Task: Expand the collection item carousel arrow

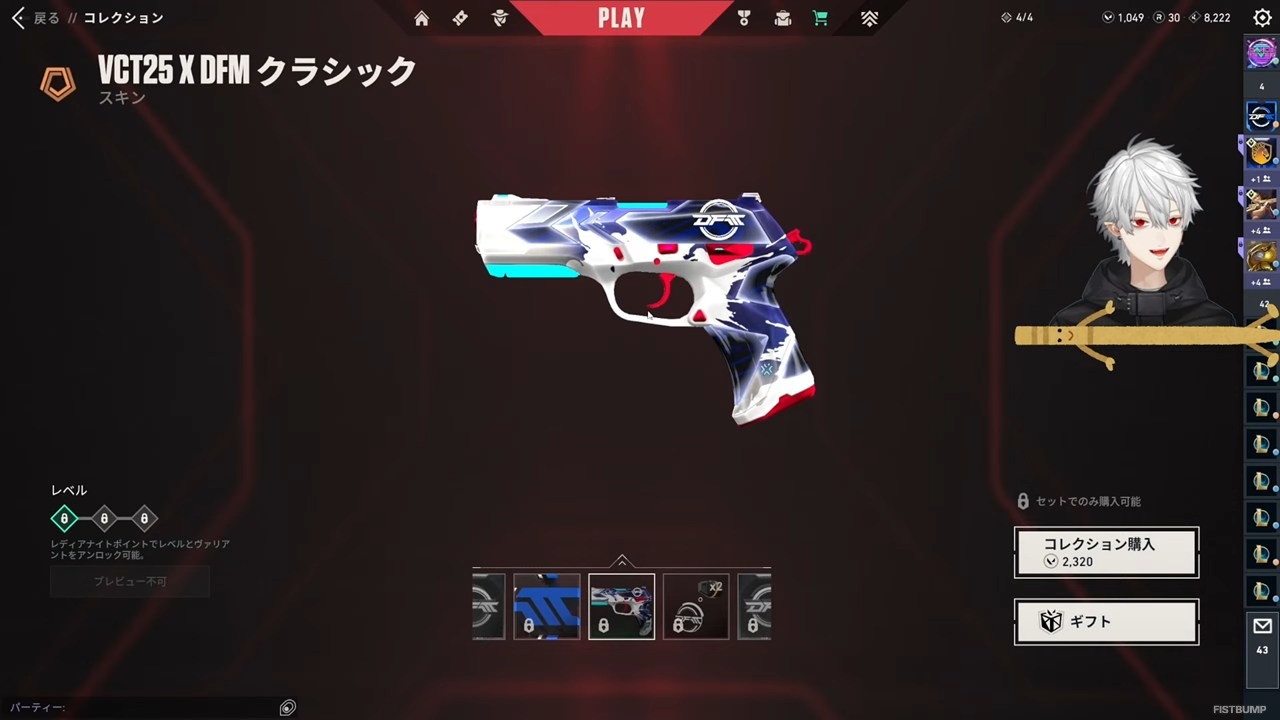Action: [622, 561]
